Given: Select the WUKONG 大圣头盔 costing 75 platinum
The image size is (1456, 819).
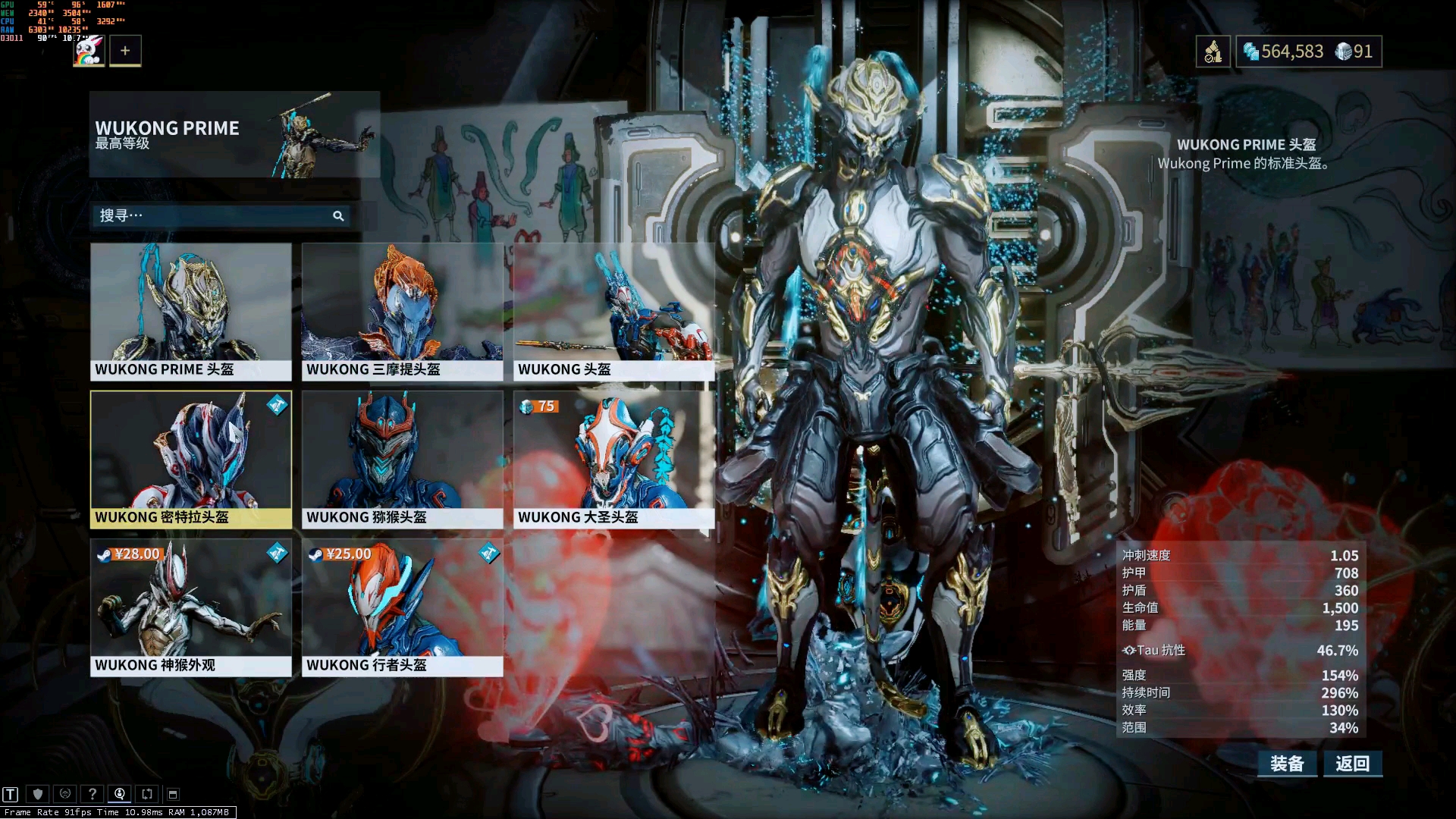Looking at the screenshot, I should click(613, 459).
